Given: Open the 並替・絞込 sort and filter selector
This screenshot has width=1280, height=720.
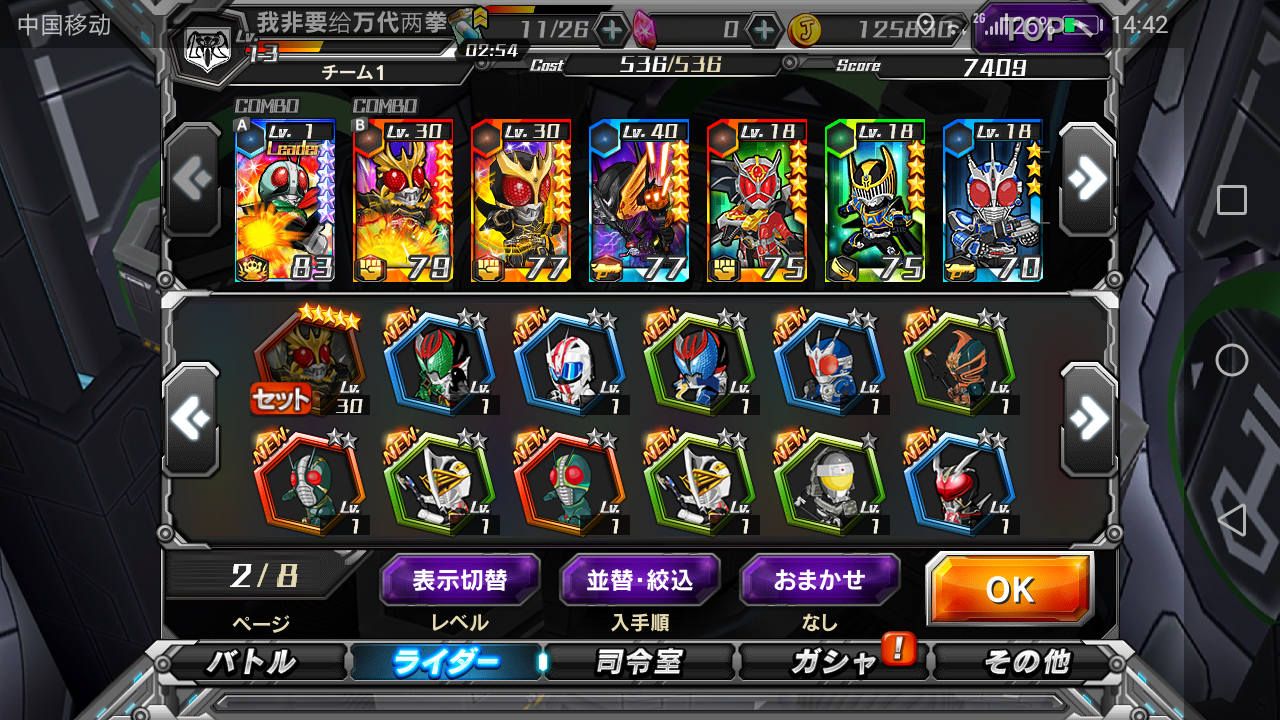Looking at the screenshot, I should point(640,580).
